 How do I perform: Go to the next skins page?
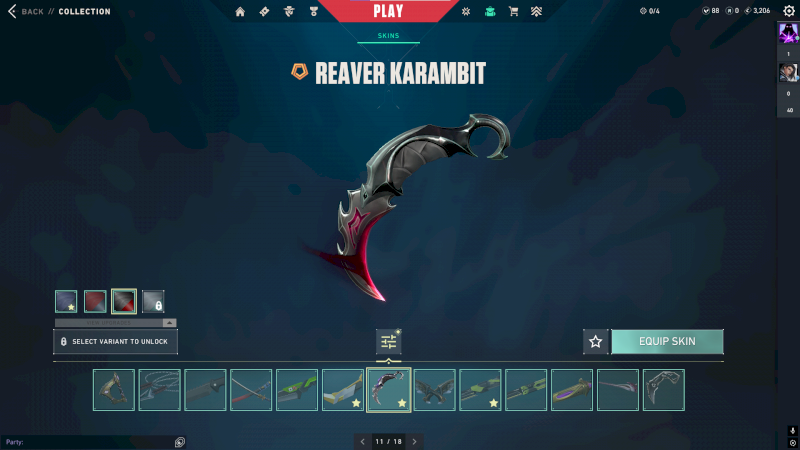414,441
